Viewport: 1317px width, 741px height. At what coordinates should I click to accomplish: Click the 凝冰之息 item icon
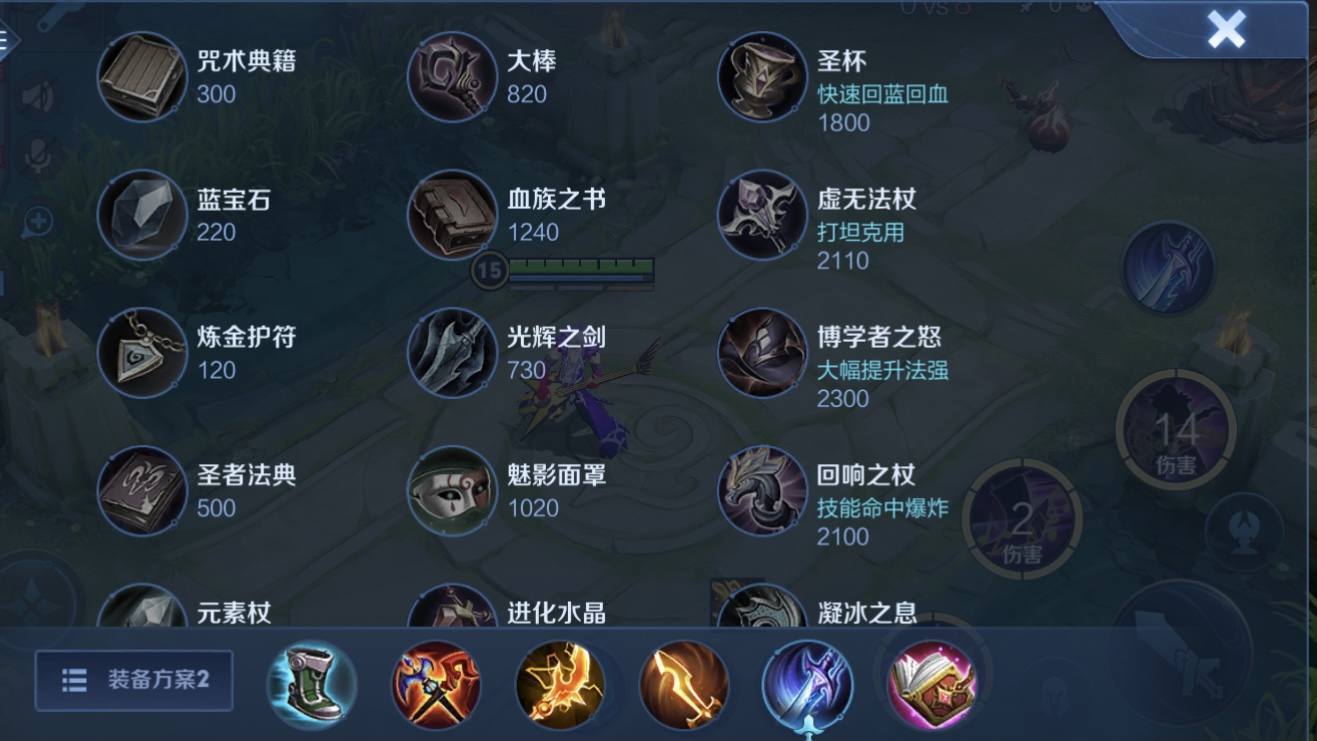761,610
